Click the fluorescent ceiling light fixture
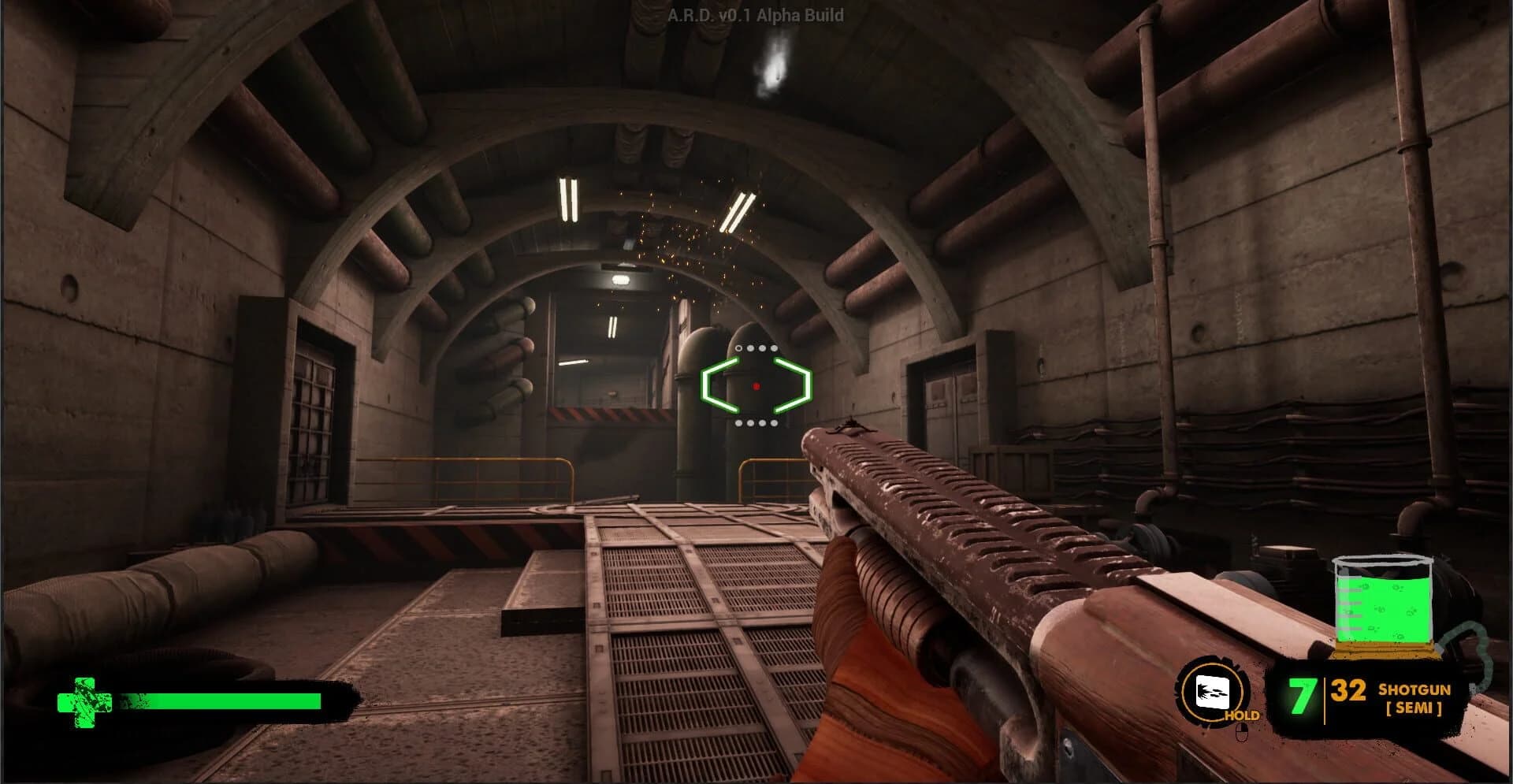Viewport: 1513px width, 784px height. click(x=569, y=199)
